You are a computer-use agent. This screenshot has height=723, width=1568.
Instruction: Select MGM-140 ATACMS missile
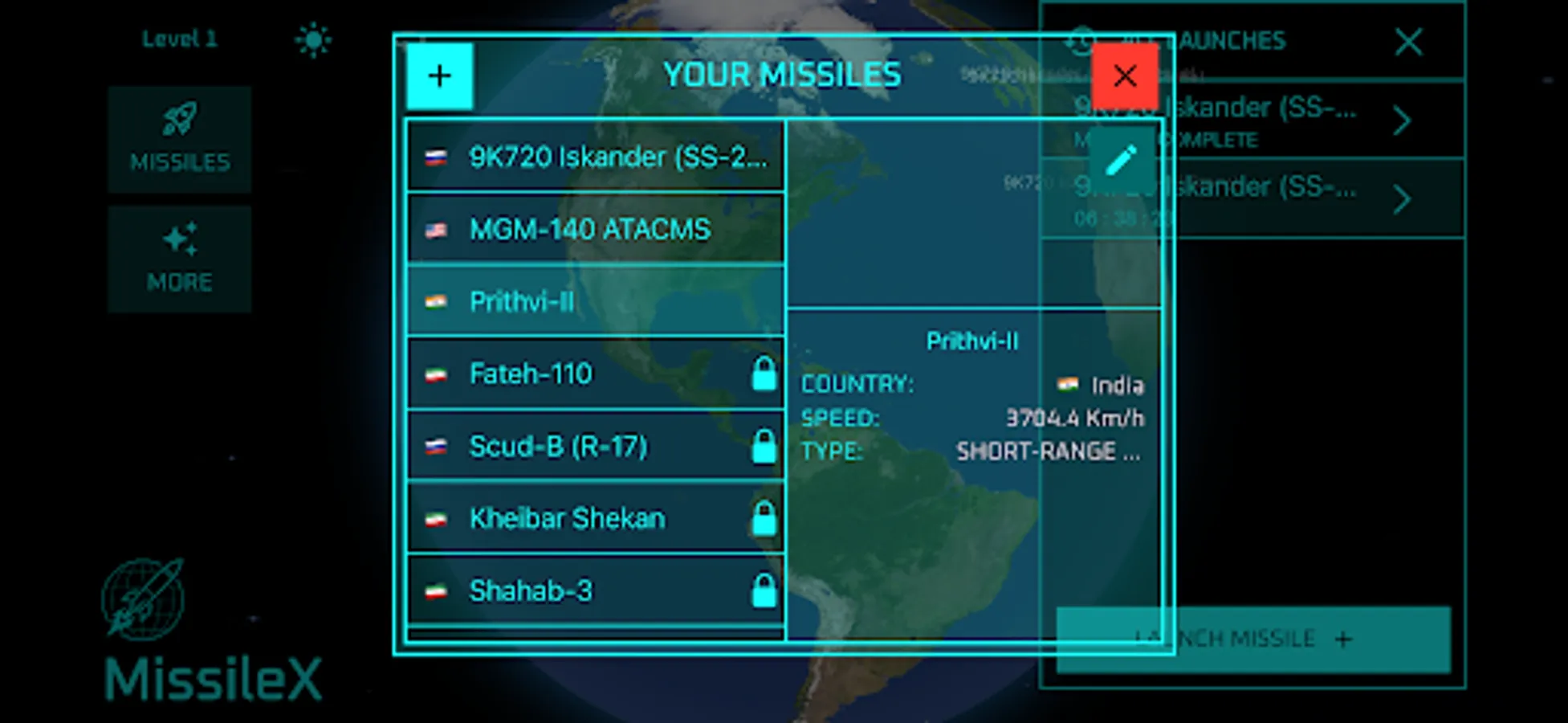point(594,228)
